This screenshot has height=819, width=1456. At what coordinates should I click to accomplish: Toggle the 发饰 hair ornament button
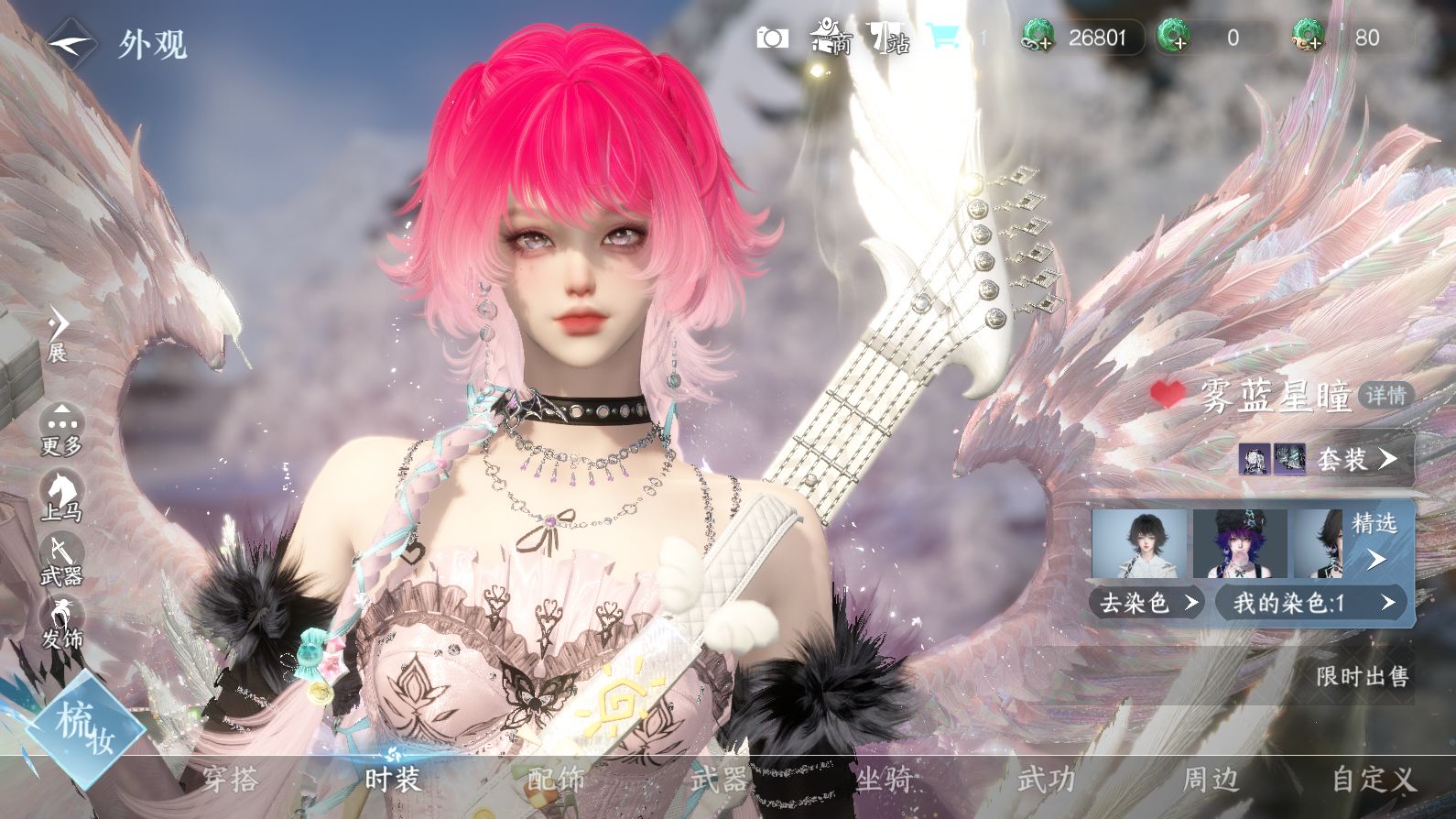[61, 624]
